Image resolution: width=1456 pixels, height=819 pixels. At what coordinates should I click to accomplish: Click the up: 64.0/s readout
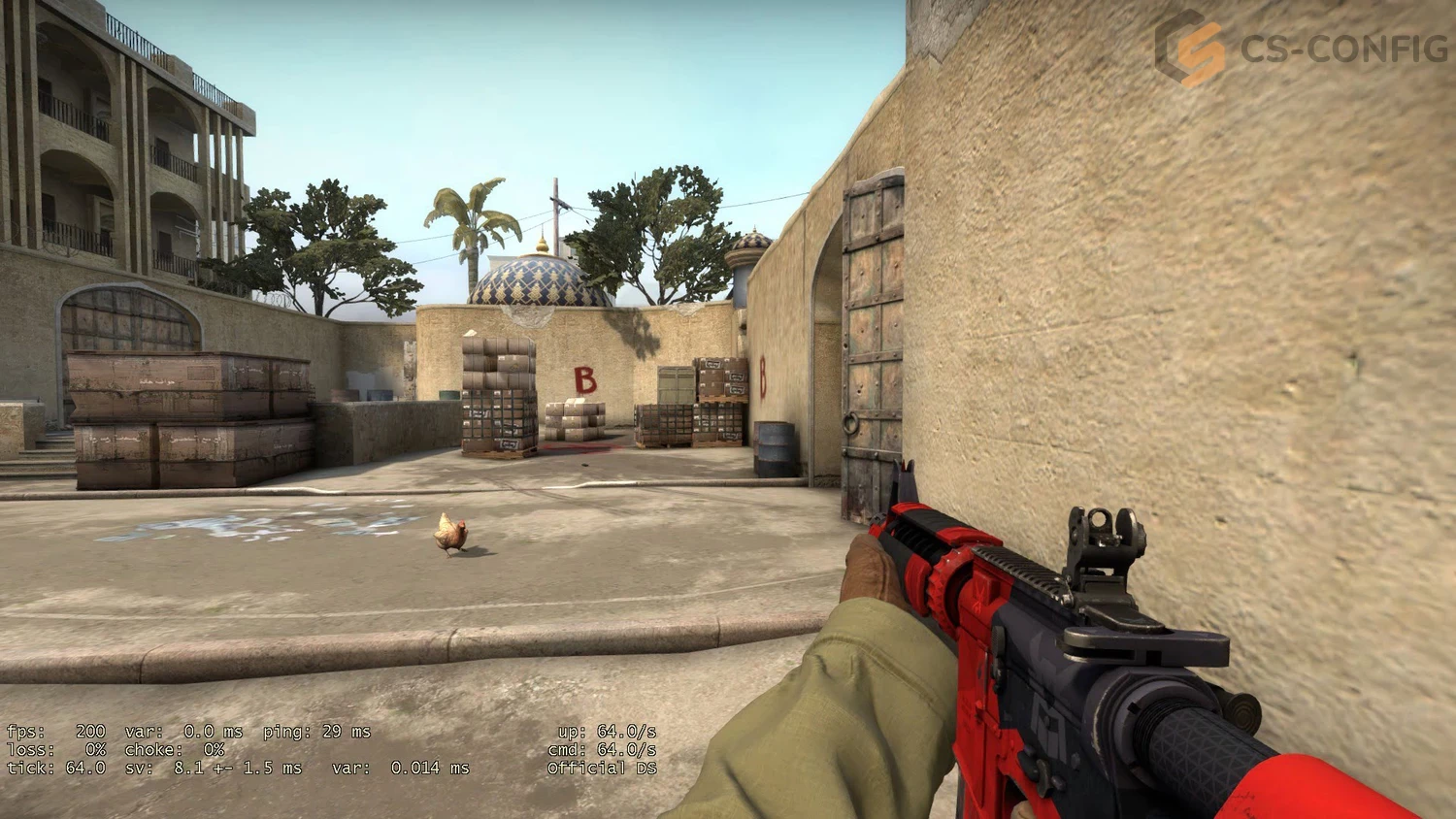(607, 733)
